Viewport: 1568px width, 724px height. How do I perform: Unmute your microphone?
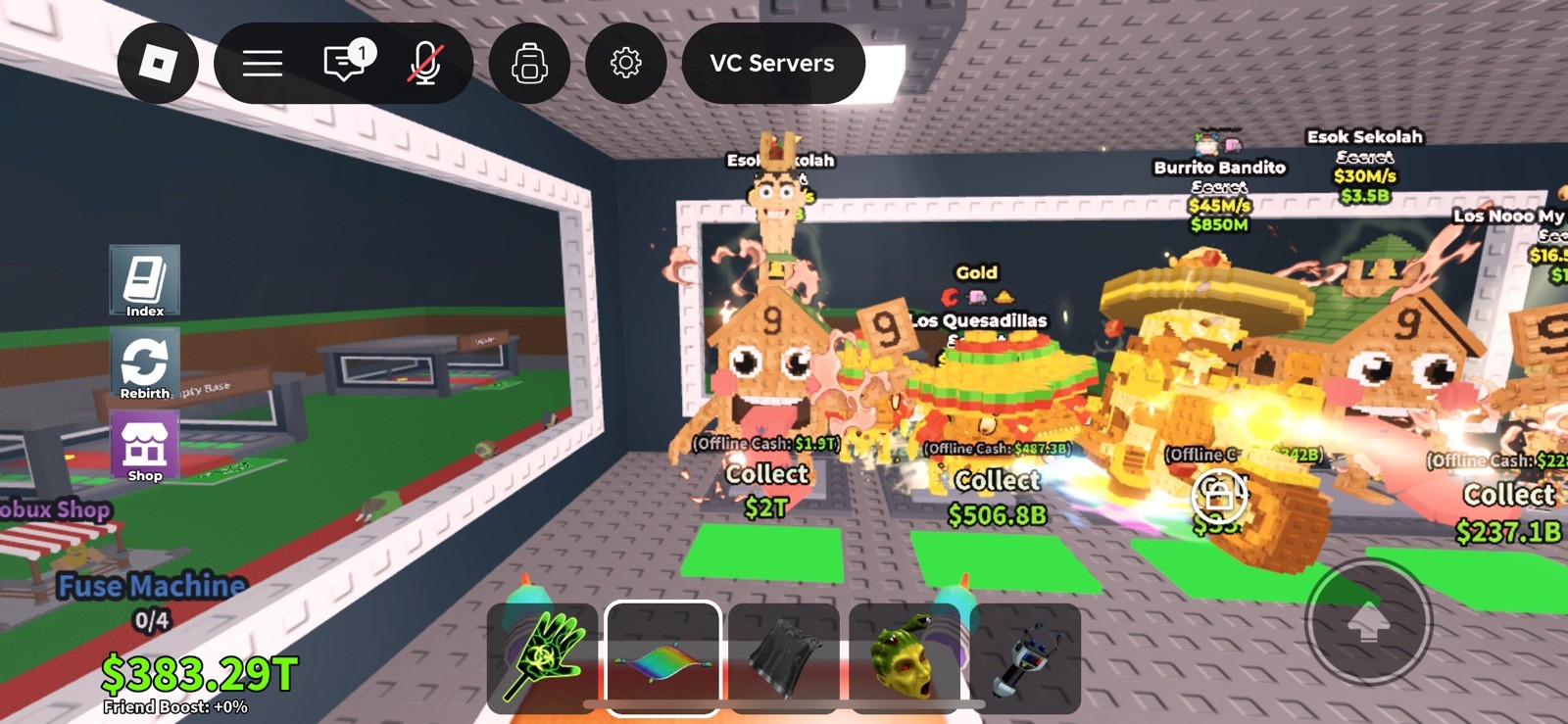(423, 63)
